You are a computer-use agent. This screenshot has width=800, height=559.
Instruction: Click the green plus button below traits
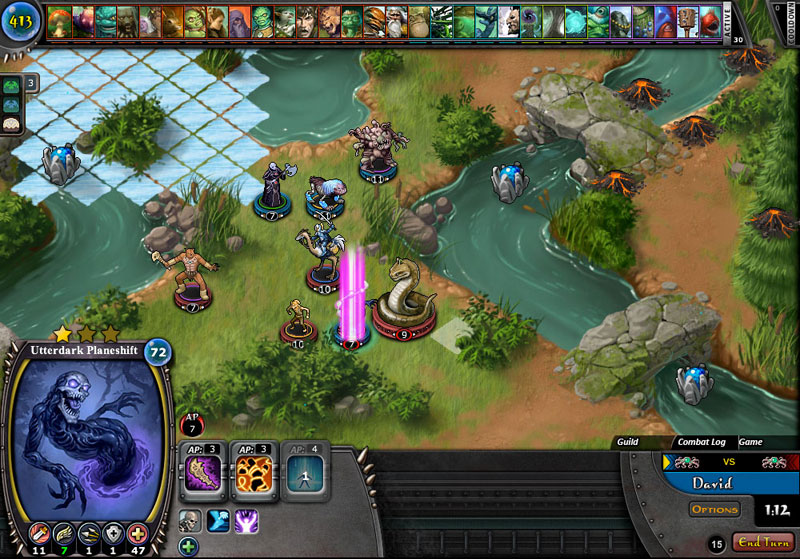pos(188,546)
